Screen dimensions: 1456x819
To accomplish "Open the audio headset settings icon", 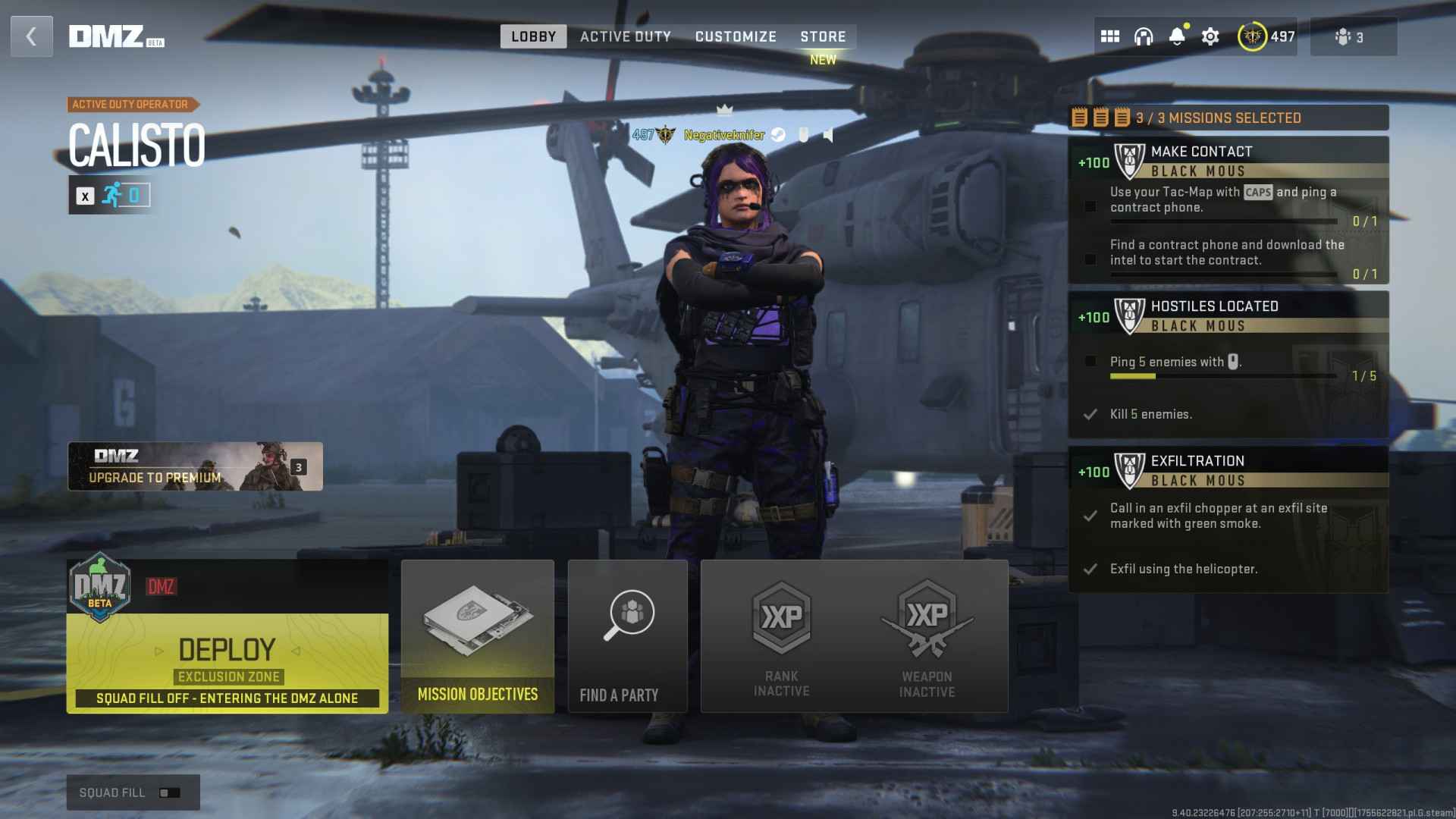I will pos(1144,36).
